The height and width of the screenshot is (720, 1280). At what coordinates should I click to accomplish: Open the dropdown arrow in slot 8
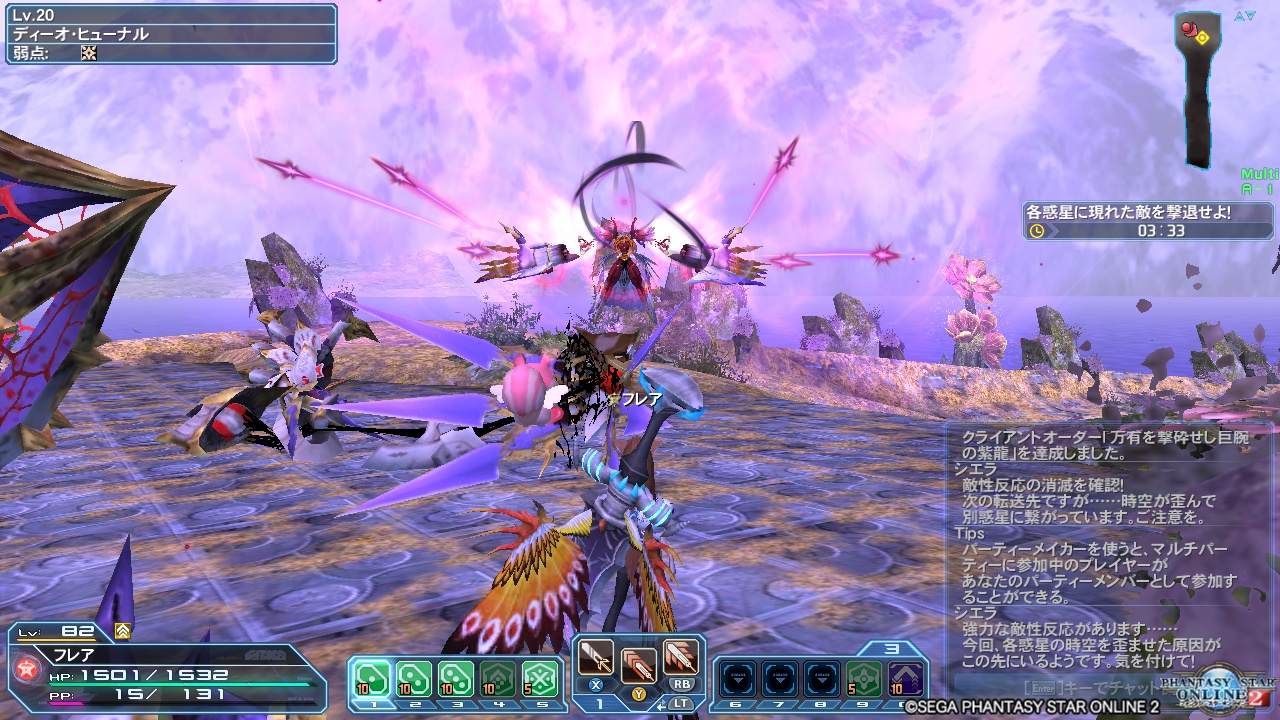820,678
